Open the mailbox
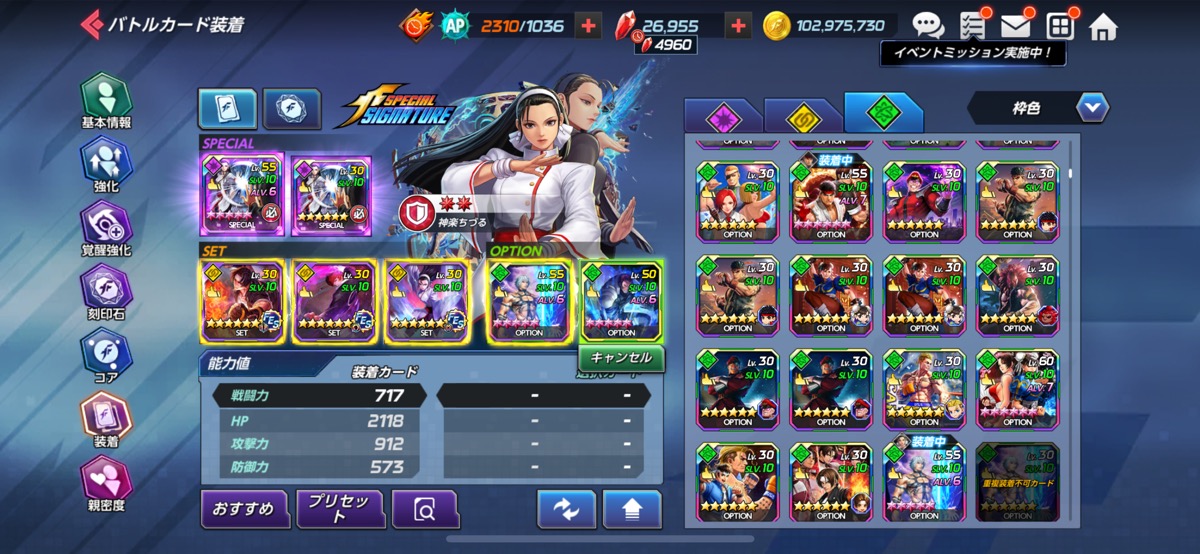This screenshot has height=554, width=1200. click(x=1015, y=26)
